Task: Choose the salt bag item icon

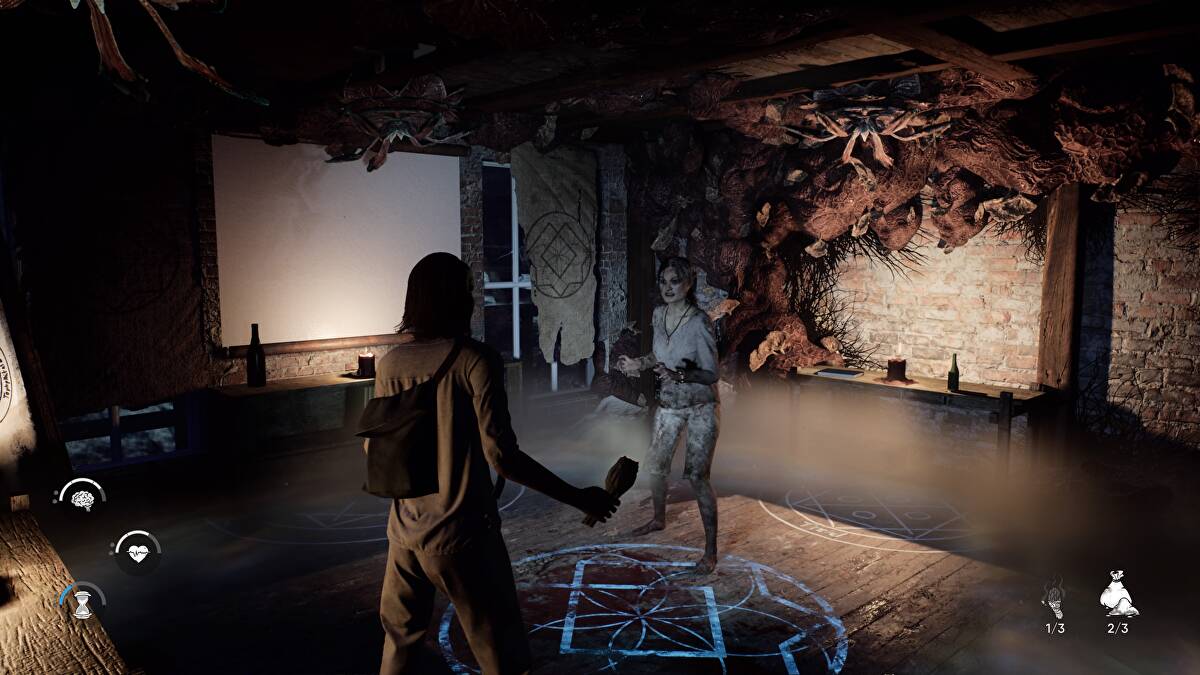Action: pyautogui.click(x=1117, y=596)
